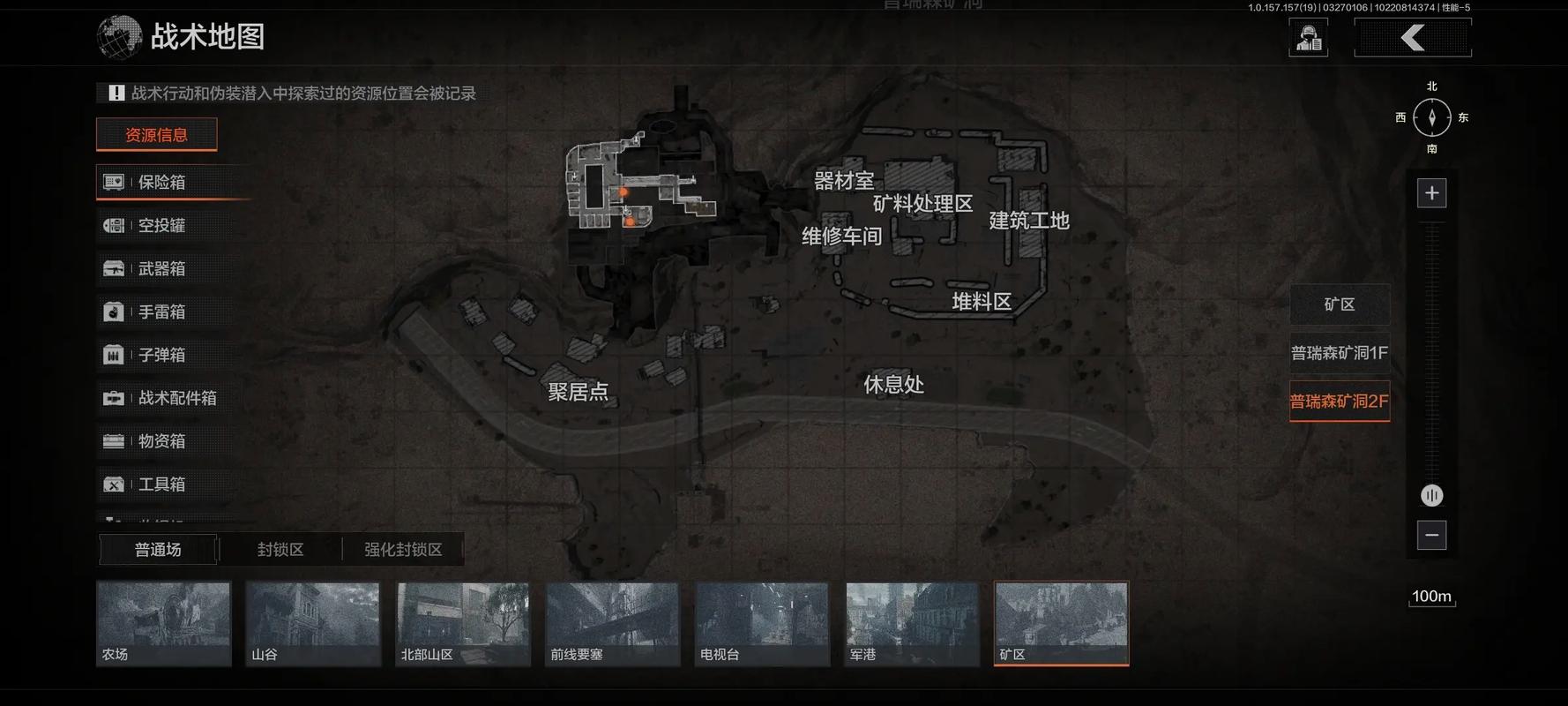The image size is (1568, 706).
Task: Select the 军港 map thumbnail
Action: coord(911,623)
